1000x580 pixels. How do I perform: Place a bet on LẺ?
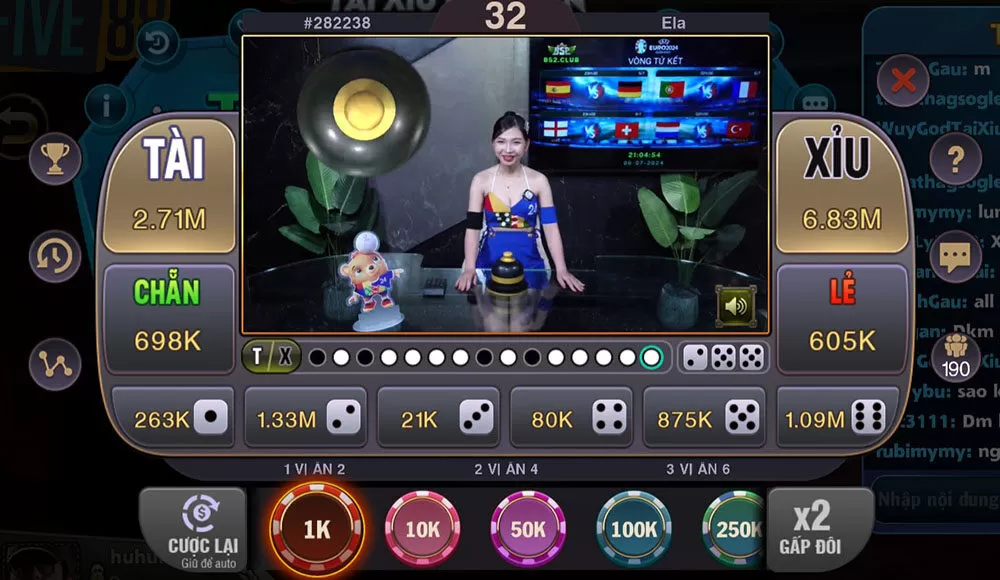(x=842, y=314)
